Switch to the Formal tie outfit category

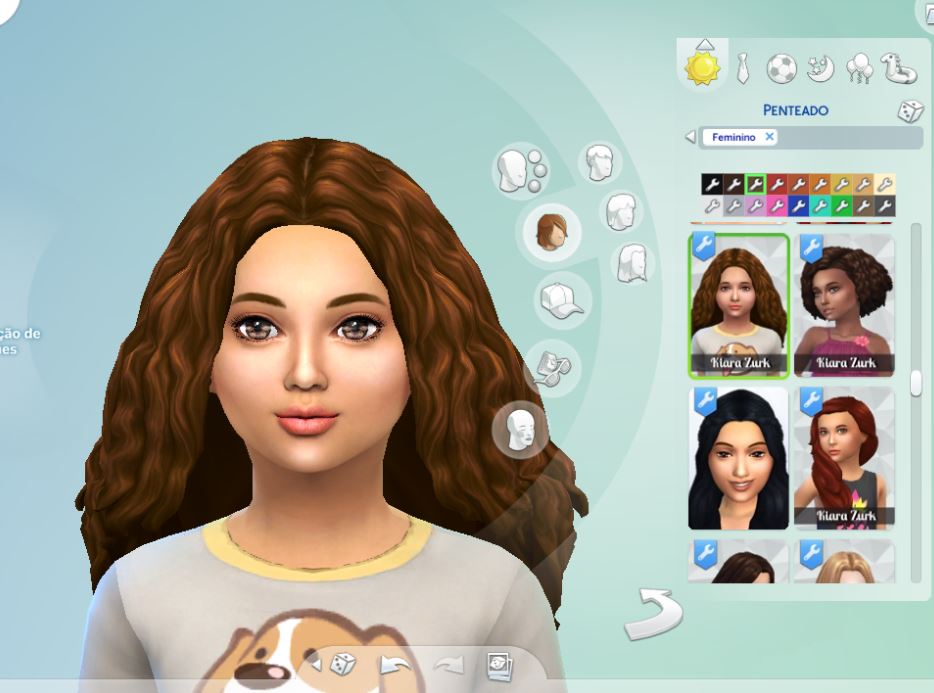(742, 68)
